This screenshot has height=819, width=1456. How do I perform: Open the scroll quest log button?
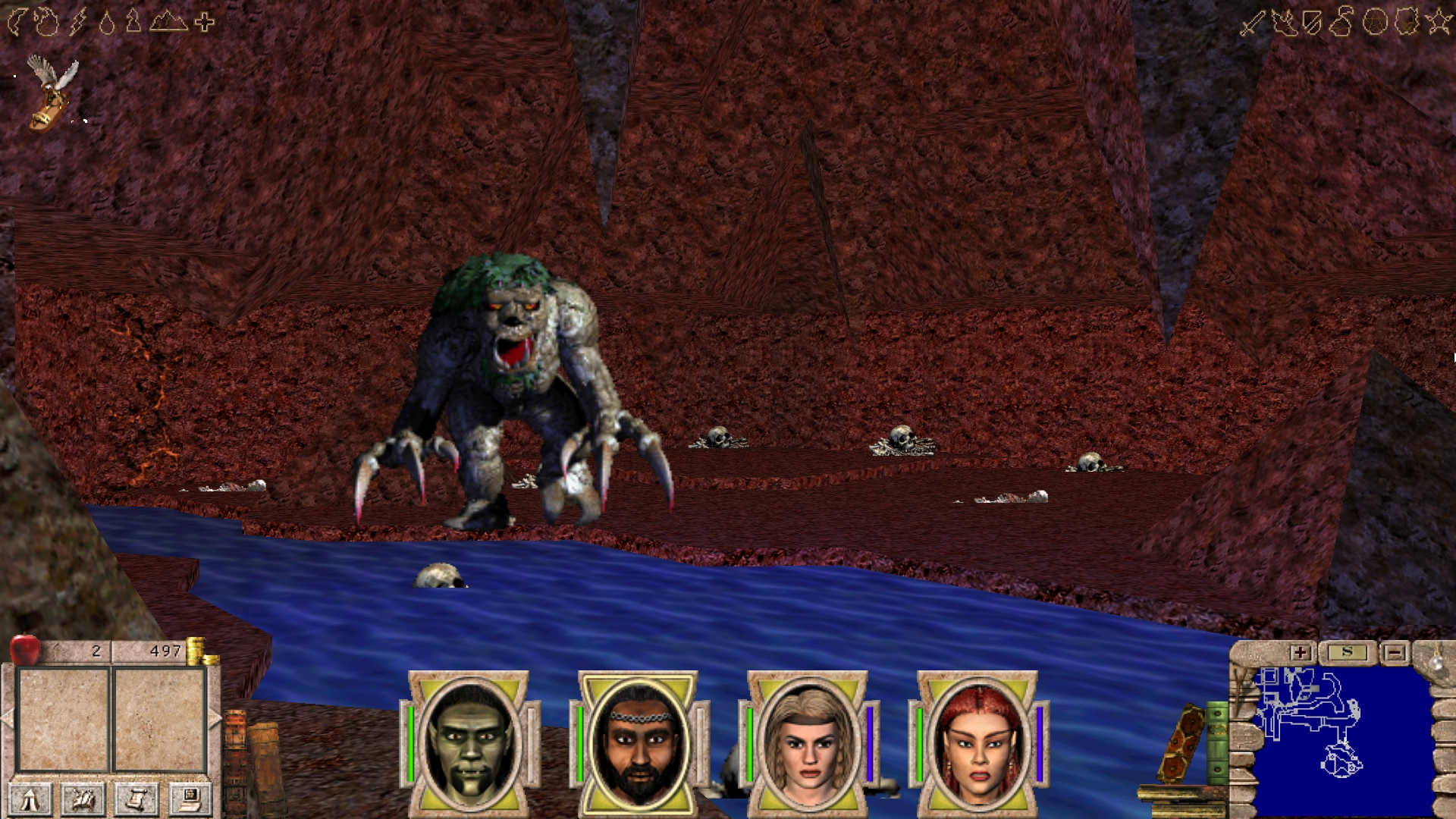(x=136, y=799)
